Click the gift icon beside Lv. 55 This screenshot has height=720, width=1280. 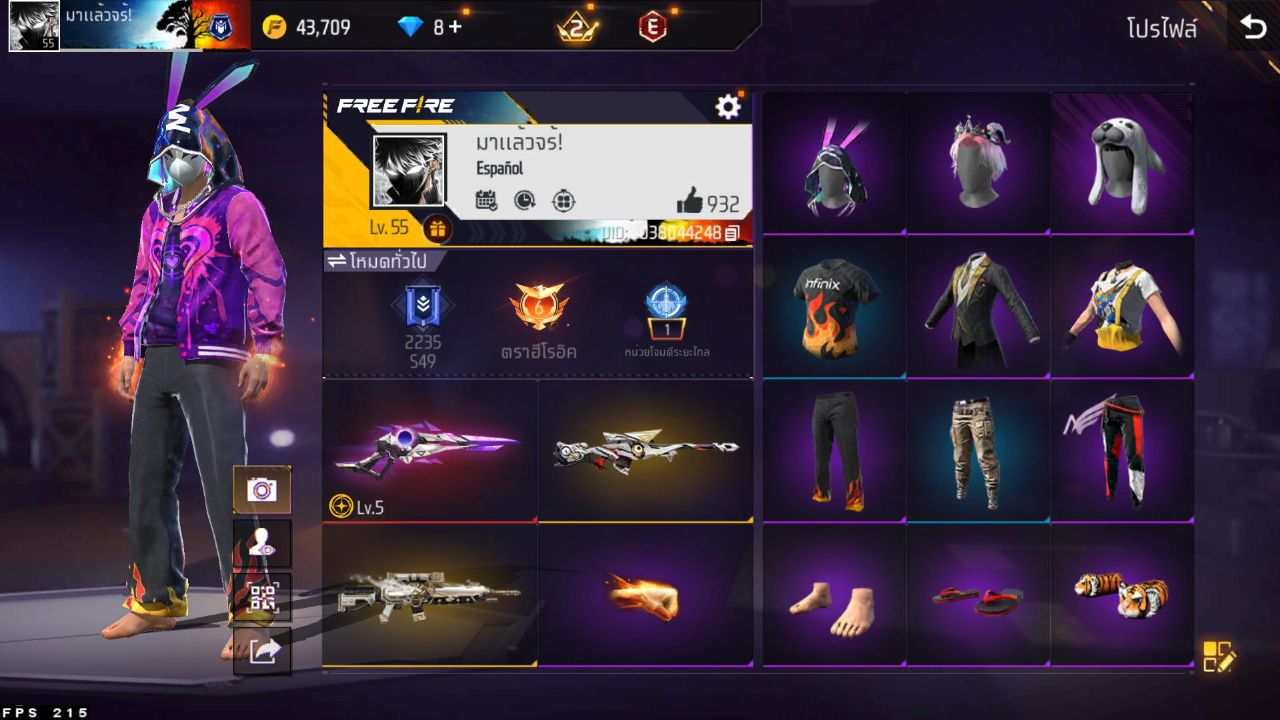[436, 230]
